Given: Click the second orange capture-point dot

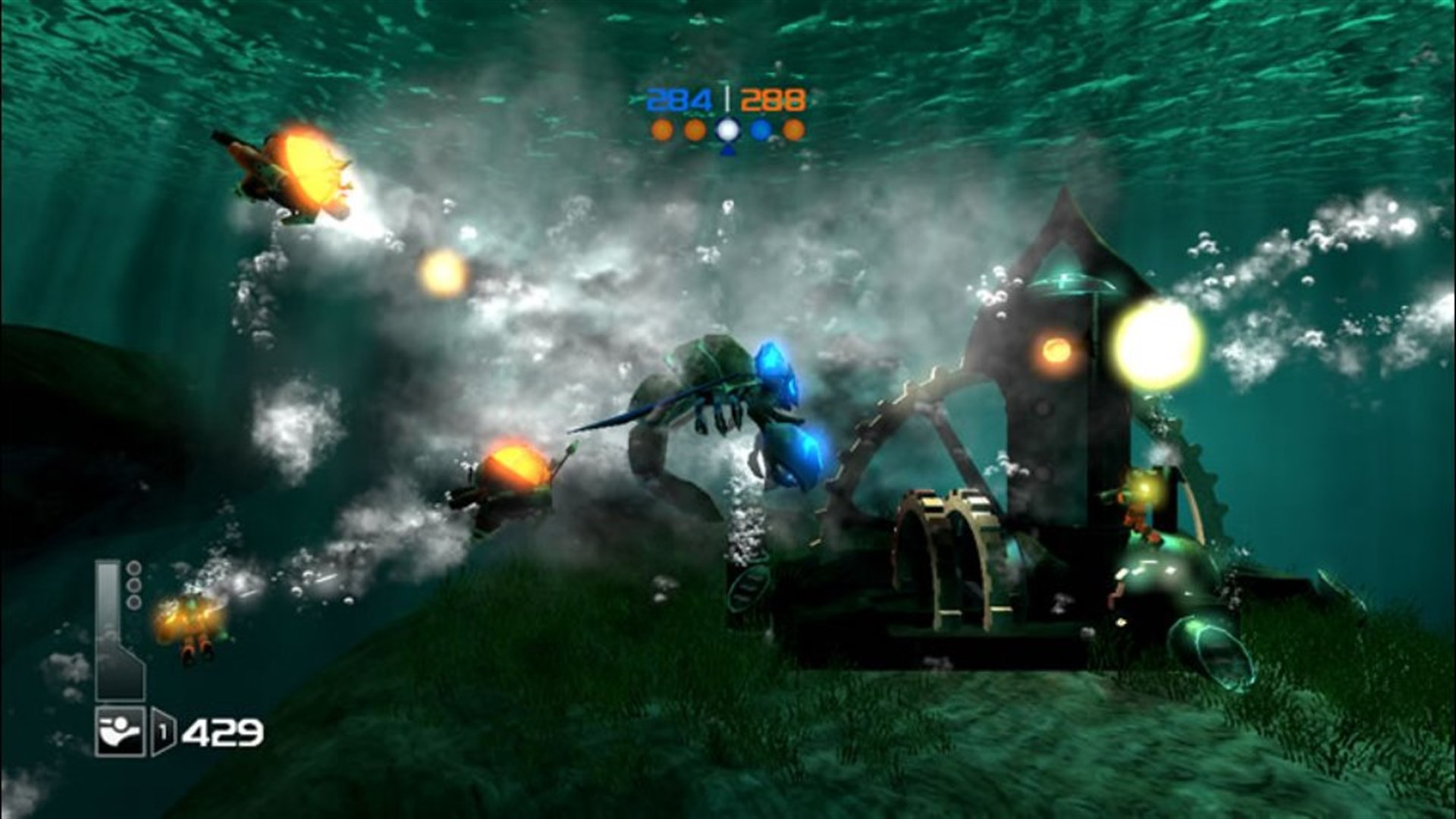Looking at the screenshot, I should (696, 129).
